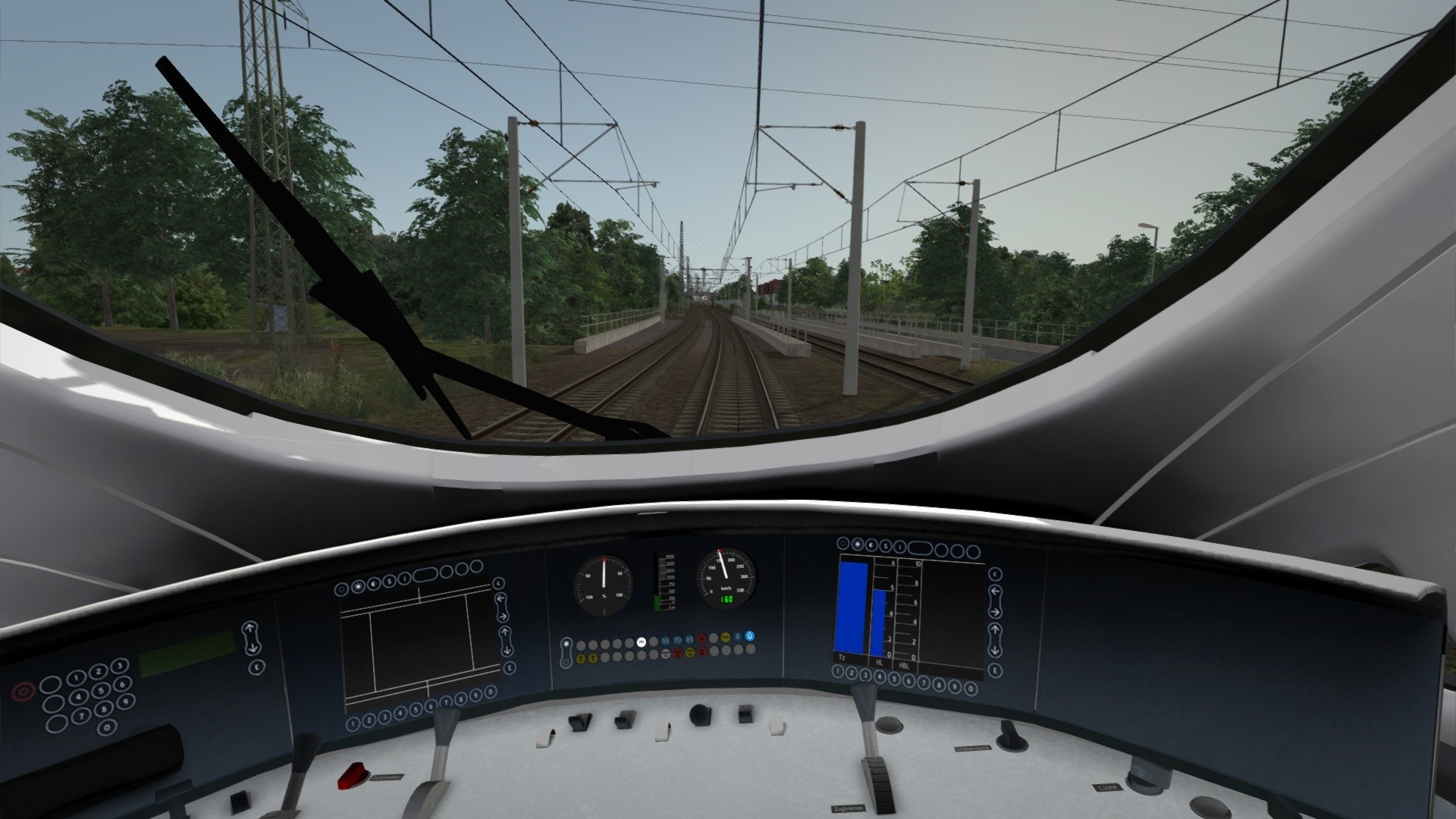Activate the red circular button beside the keypad
Viewport: 1456px width, 819px height.
pos(24,692)
